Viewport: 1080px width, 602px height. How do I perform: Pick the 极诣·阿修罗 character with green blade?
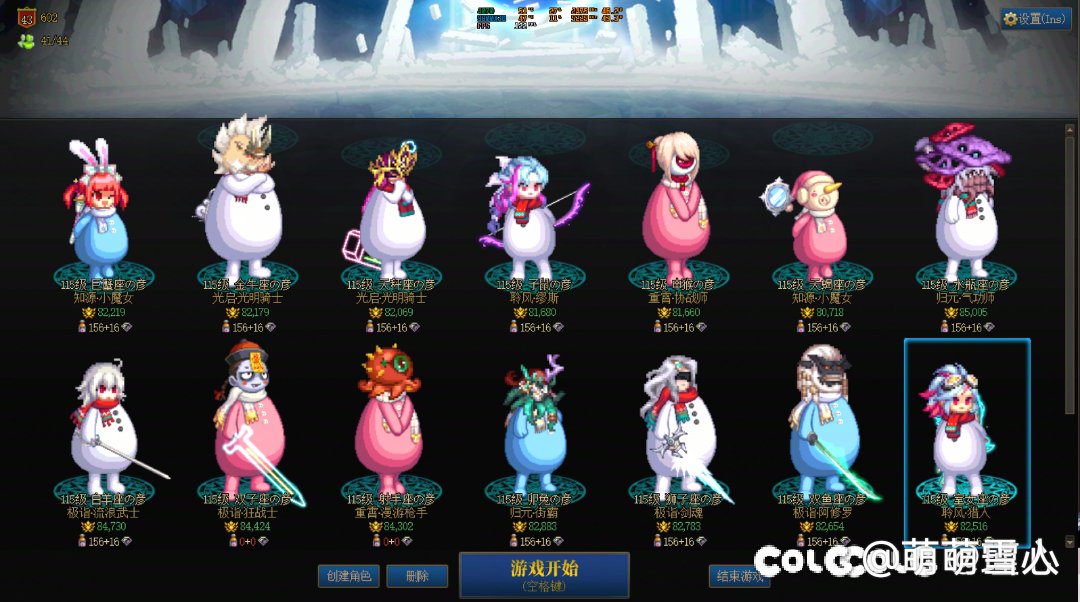(x=820, y=425)
